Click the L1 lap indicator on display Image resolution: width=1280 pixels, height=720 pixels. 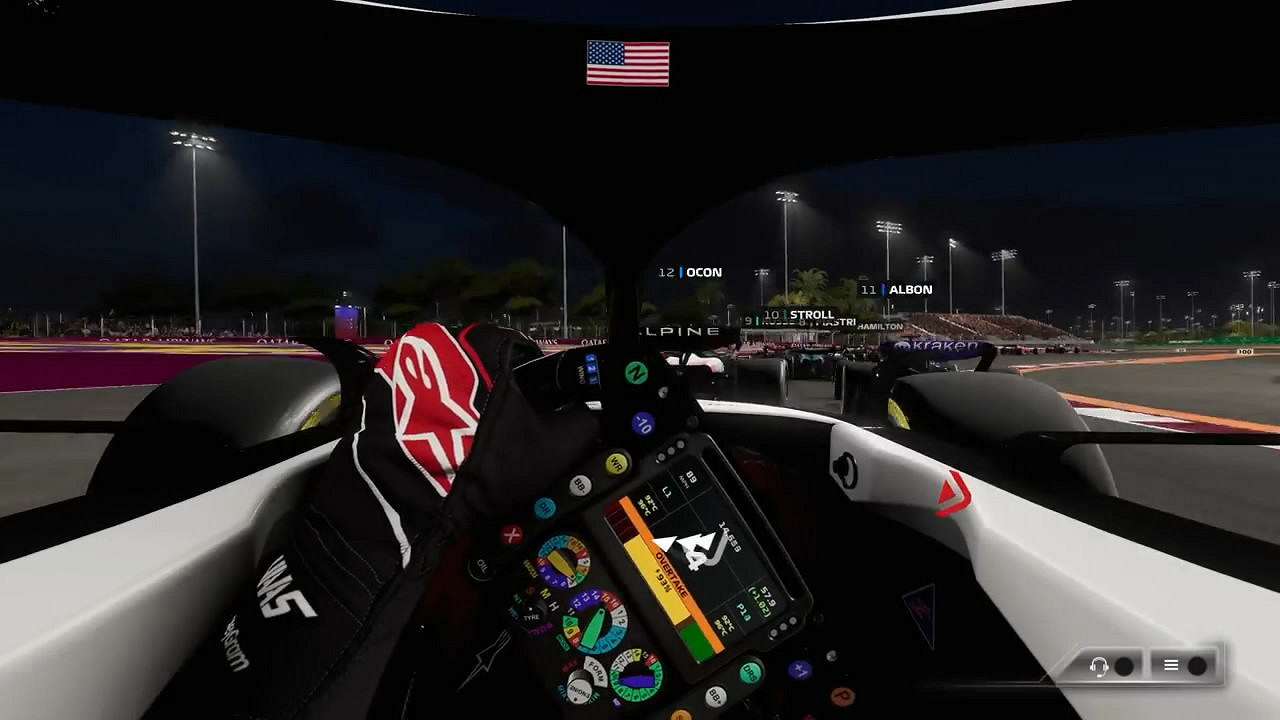665,489
